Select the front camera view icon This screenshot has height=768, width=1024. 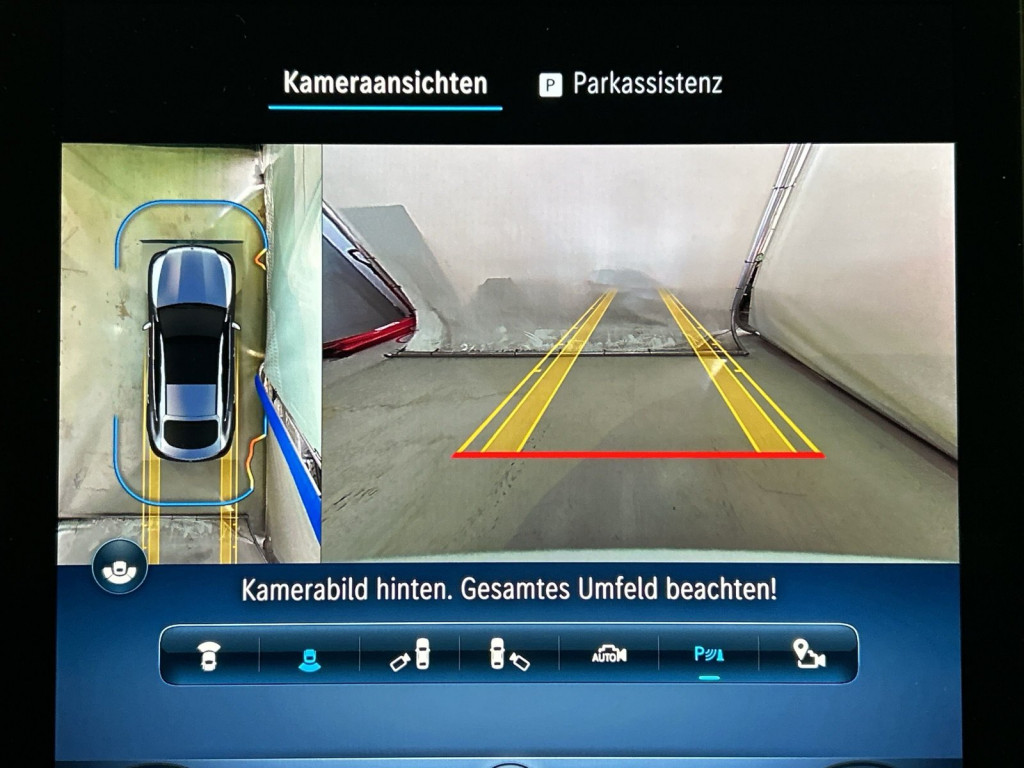209,655
